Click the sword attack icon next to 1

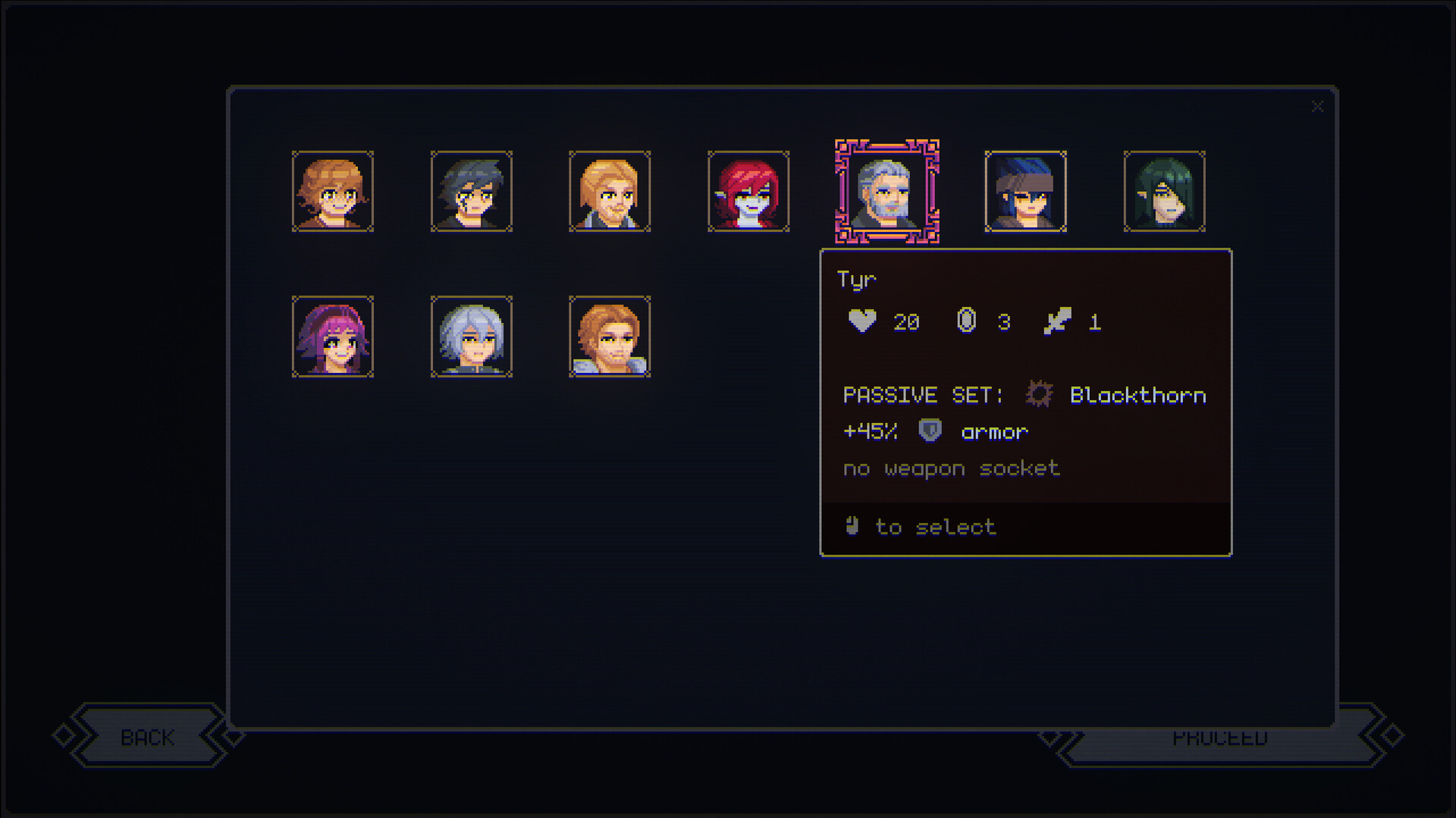1060,320
